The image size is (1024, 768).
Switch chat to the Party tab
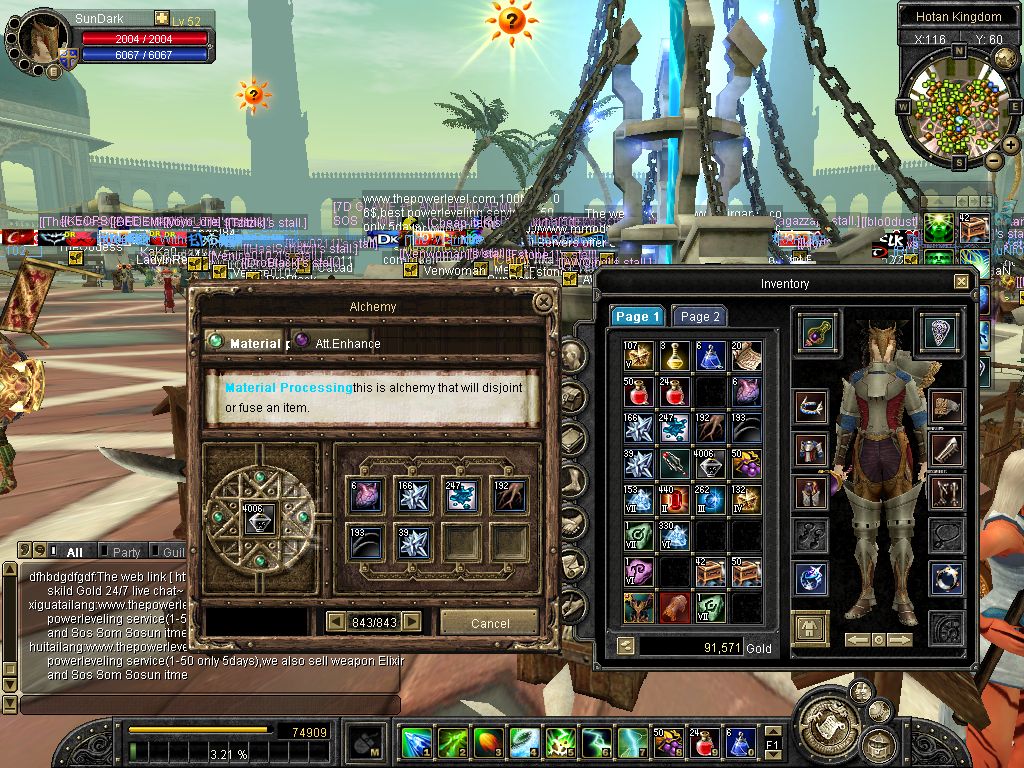pos(127,552)
